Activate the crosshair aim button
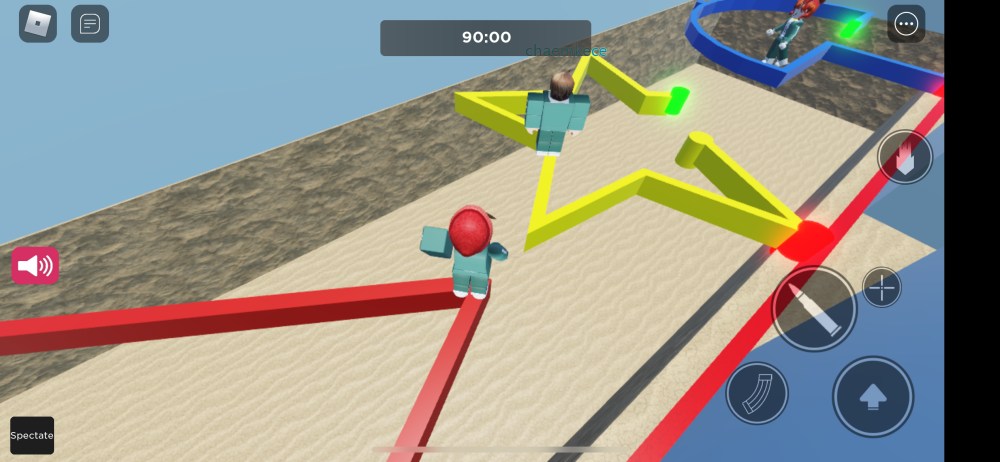Screen dimensions: 1000x462 [x=881, y=288]
